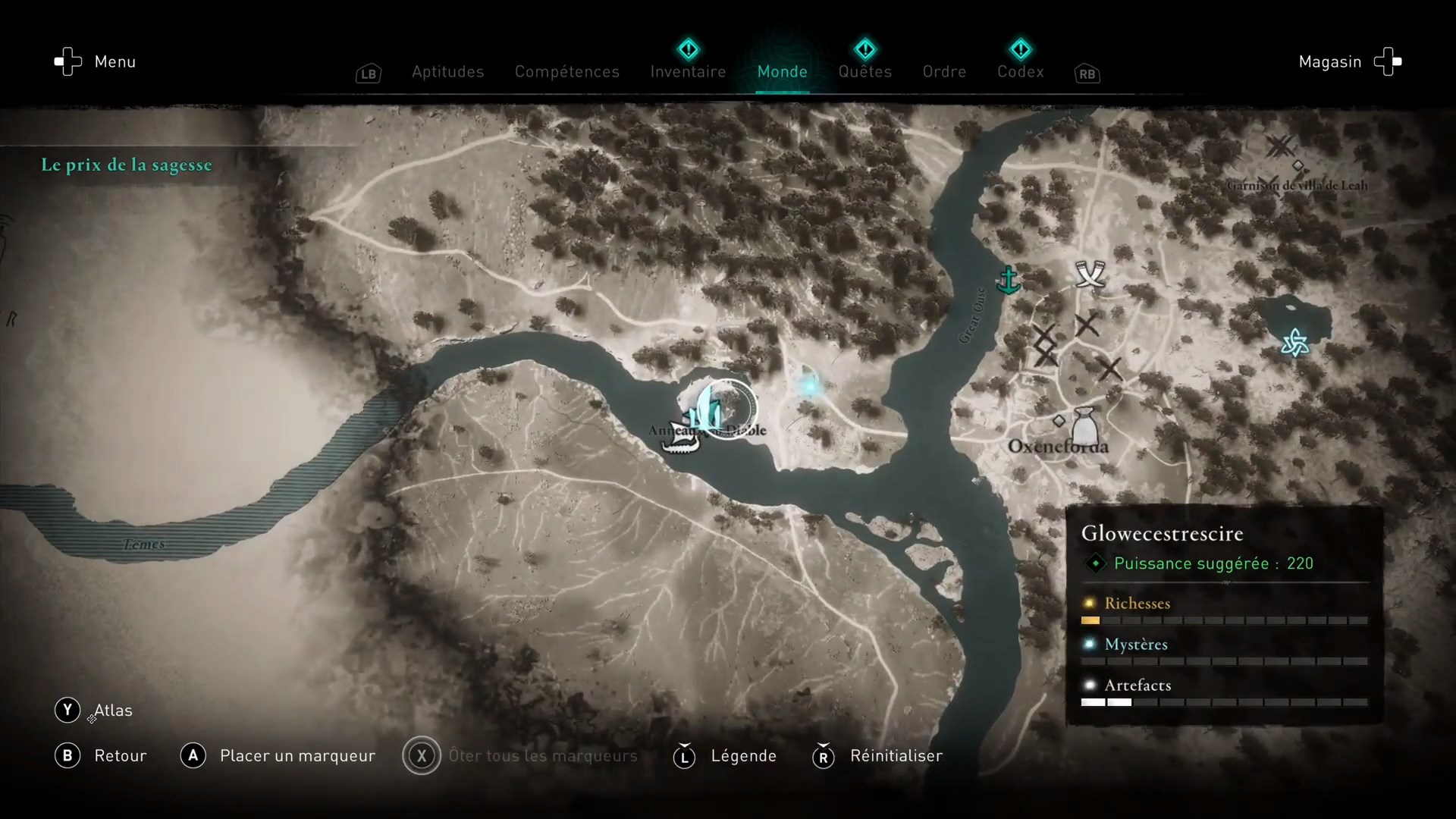
Task: Select the Oxeneforda sack marker
Action: point(1085,428)
